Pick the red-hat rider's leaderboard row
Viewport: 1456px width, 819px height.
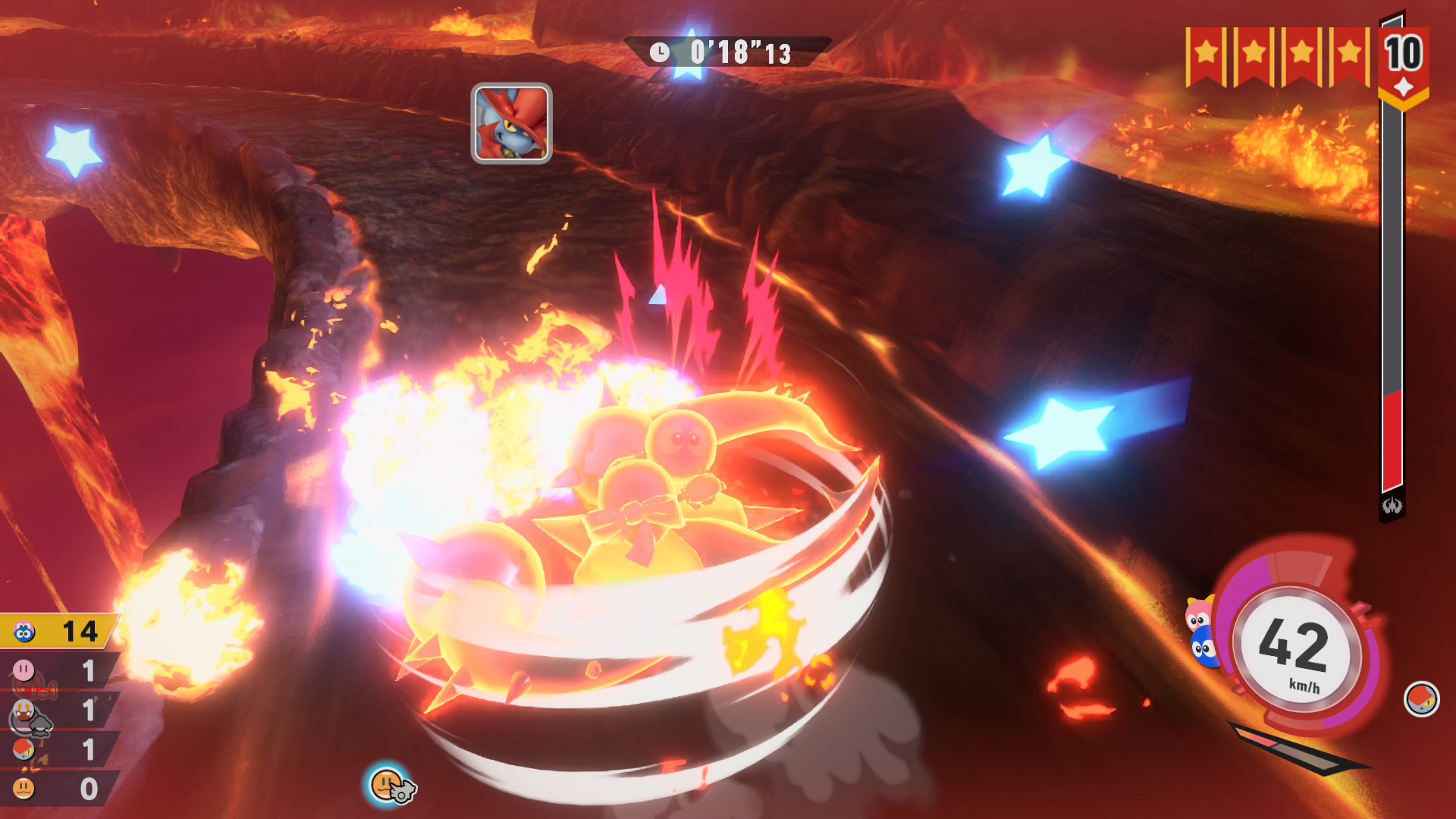(59, 750)
